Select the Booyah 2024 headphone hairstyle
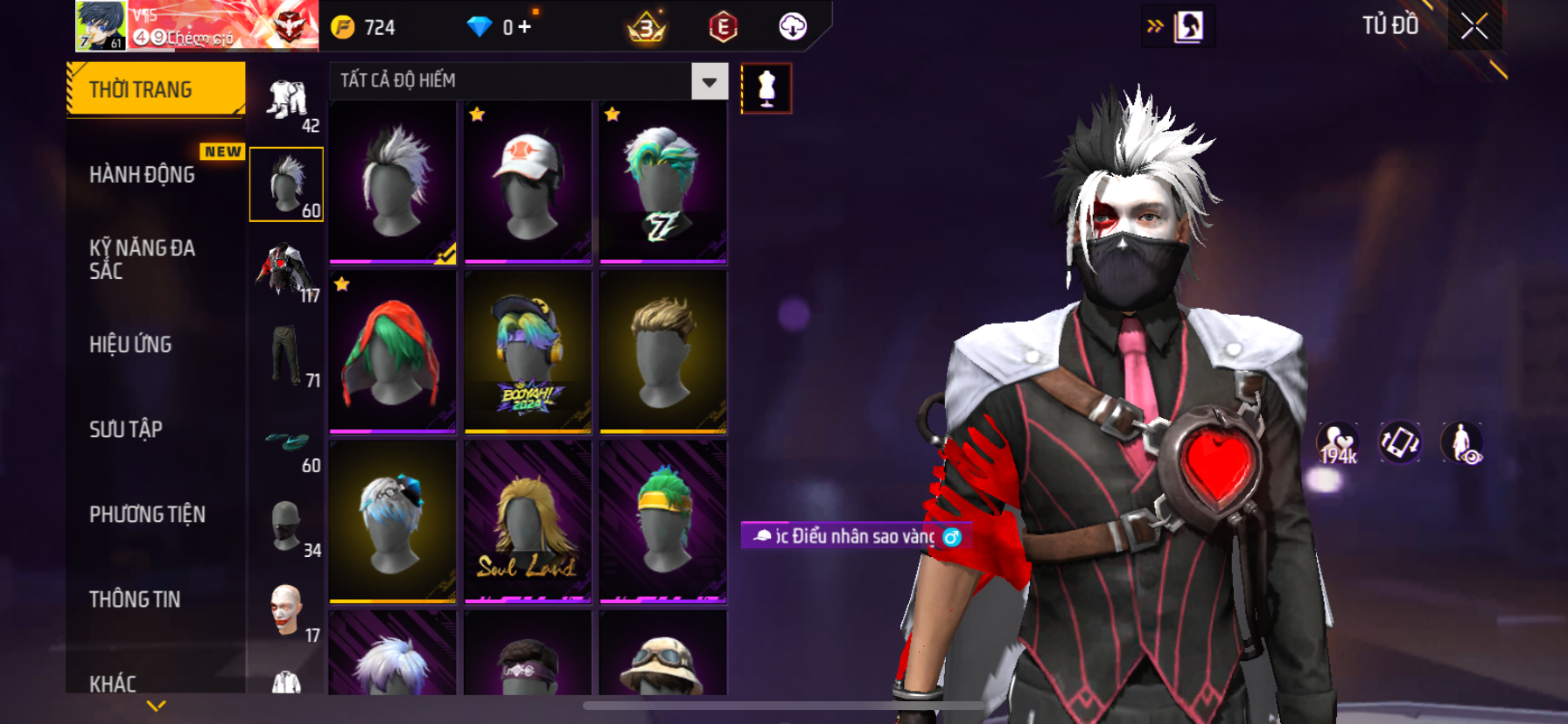This screenshot has width=1568, height=724. [528, 352]
